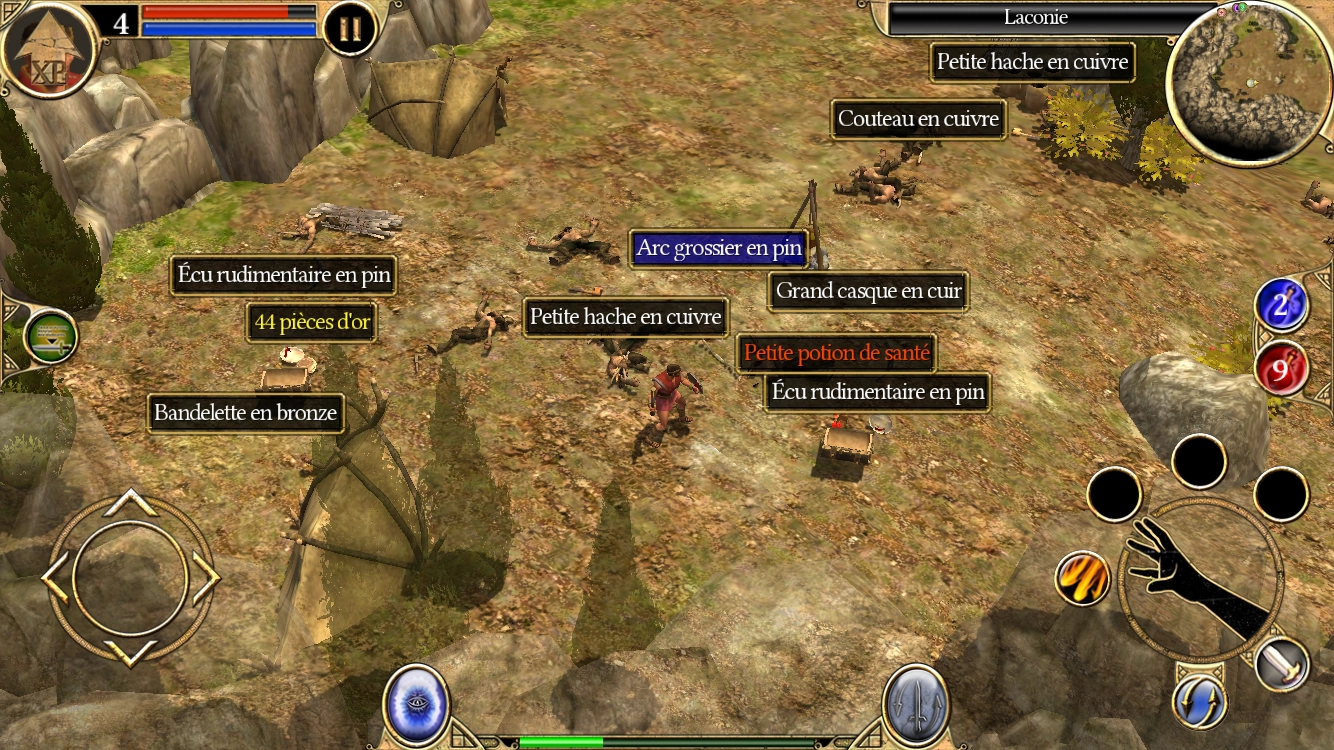Tap the up arrow on movement pad
This screenshot has height=750, width=1334.
130,502
